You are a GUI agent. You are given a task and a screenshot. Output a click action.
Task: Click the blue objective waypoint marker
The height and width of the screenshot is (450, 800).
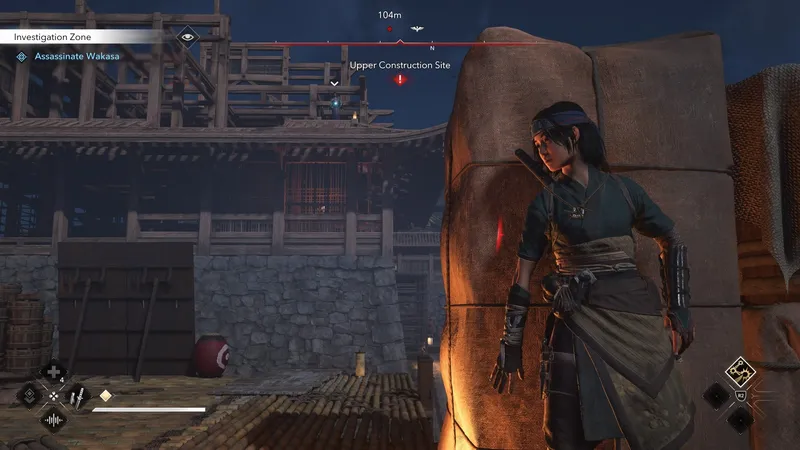(335, 101)
